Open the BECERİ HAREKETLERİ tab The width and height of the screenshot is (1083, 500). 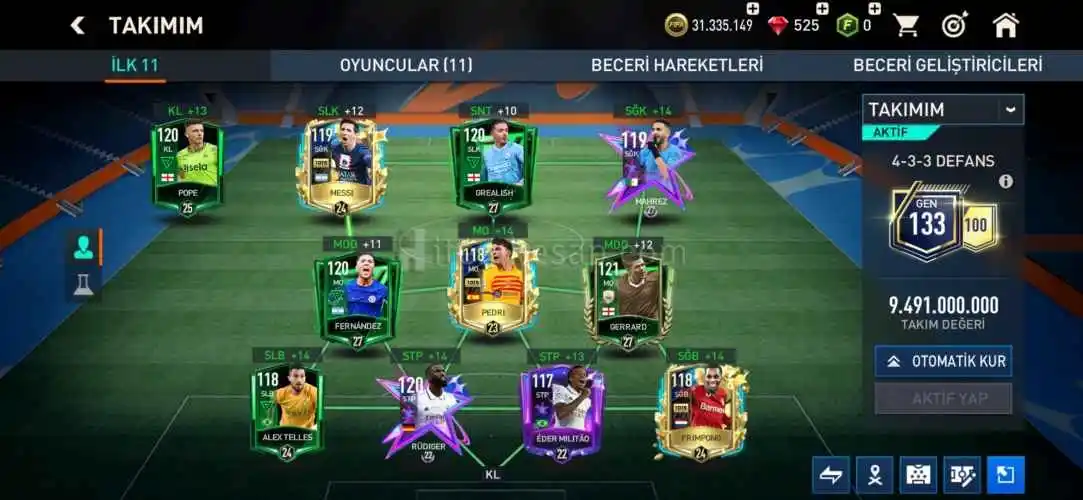(x=676, y=65)
